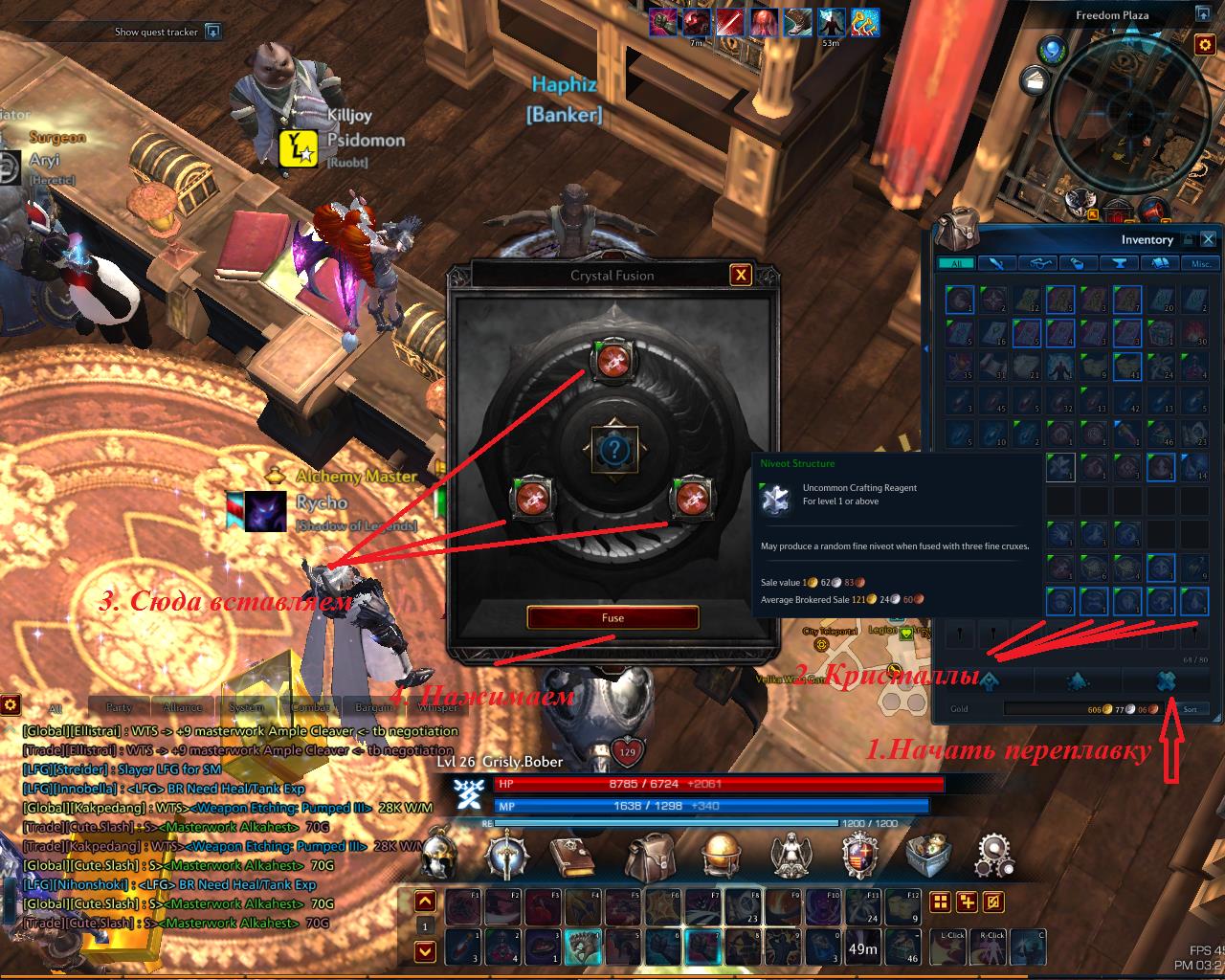
Task: Close the Inventory window
Action: tap(1209, 239)
